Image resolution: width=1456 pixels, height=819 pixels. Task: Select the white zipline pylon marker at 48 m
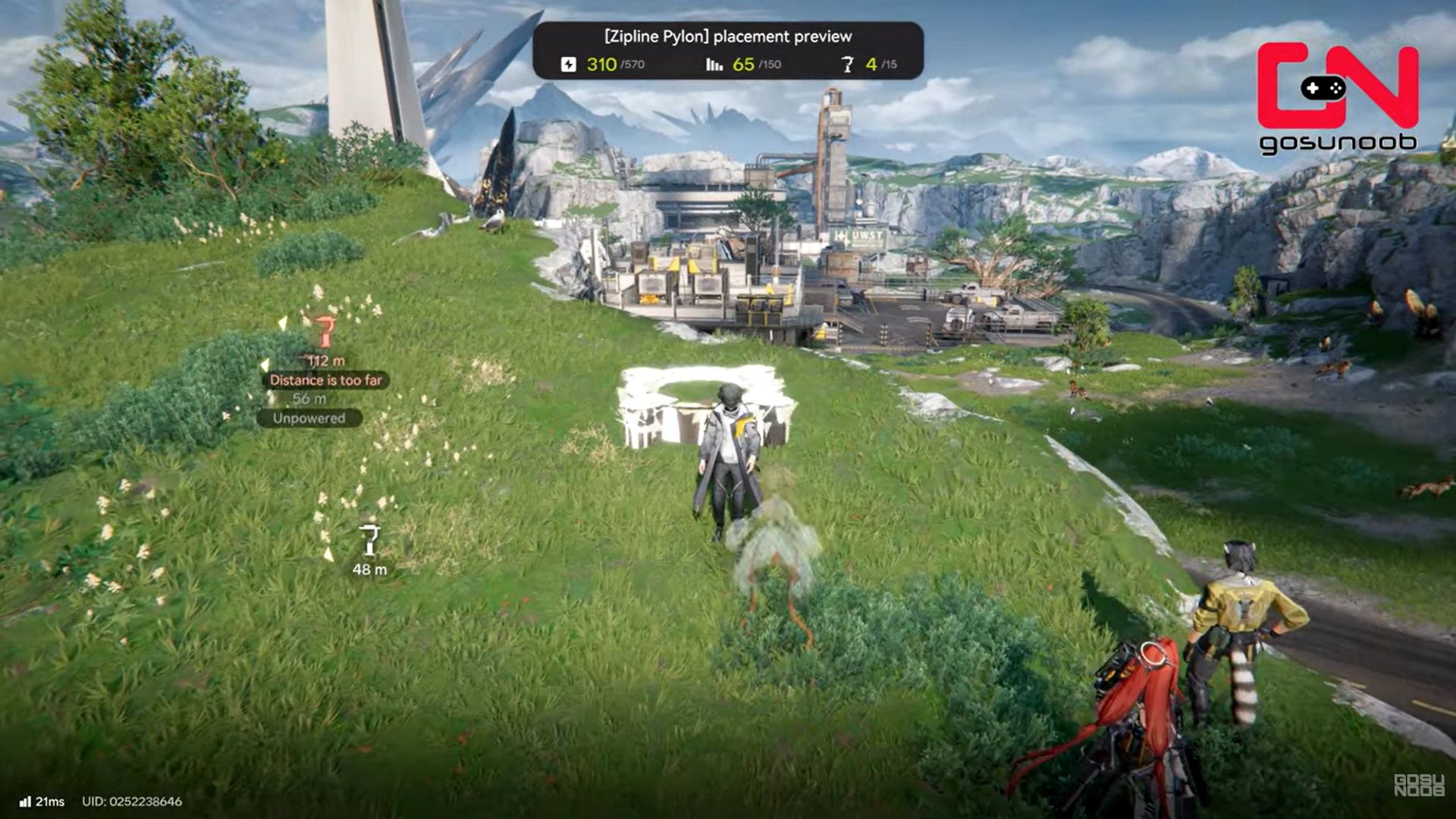click(x=369, y=540)
